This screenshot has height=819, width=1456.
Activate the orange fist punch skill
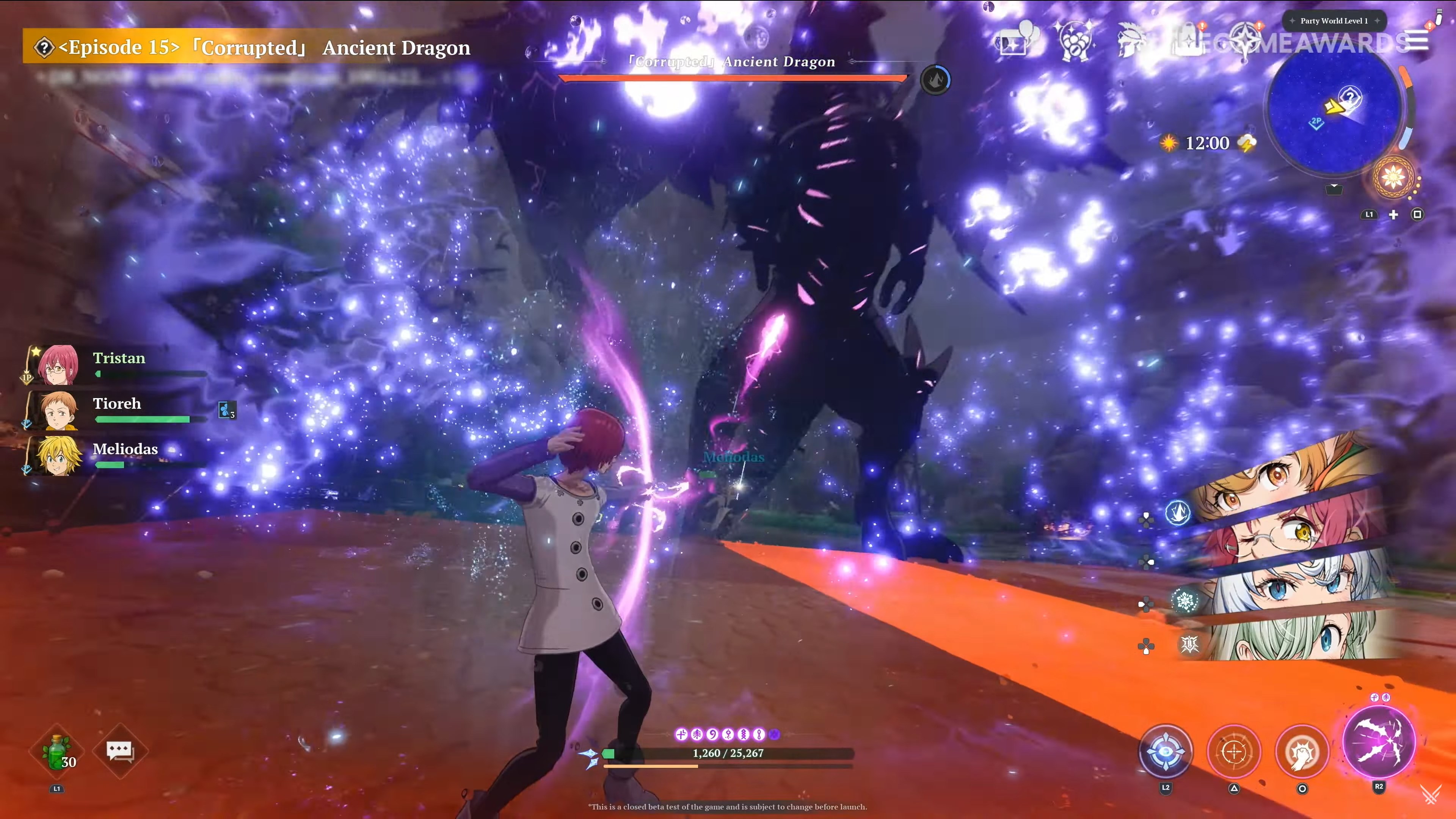1302,752
